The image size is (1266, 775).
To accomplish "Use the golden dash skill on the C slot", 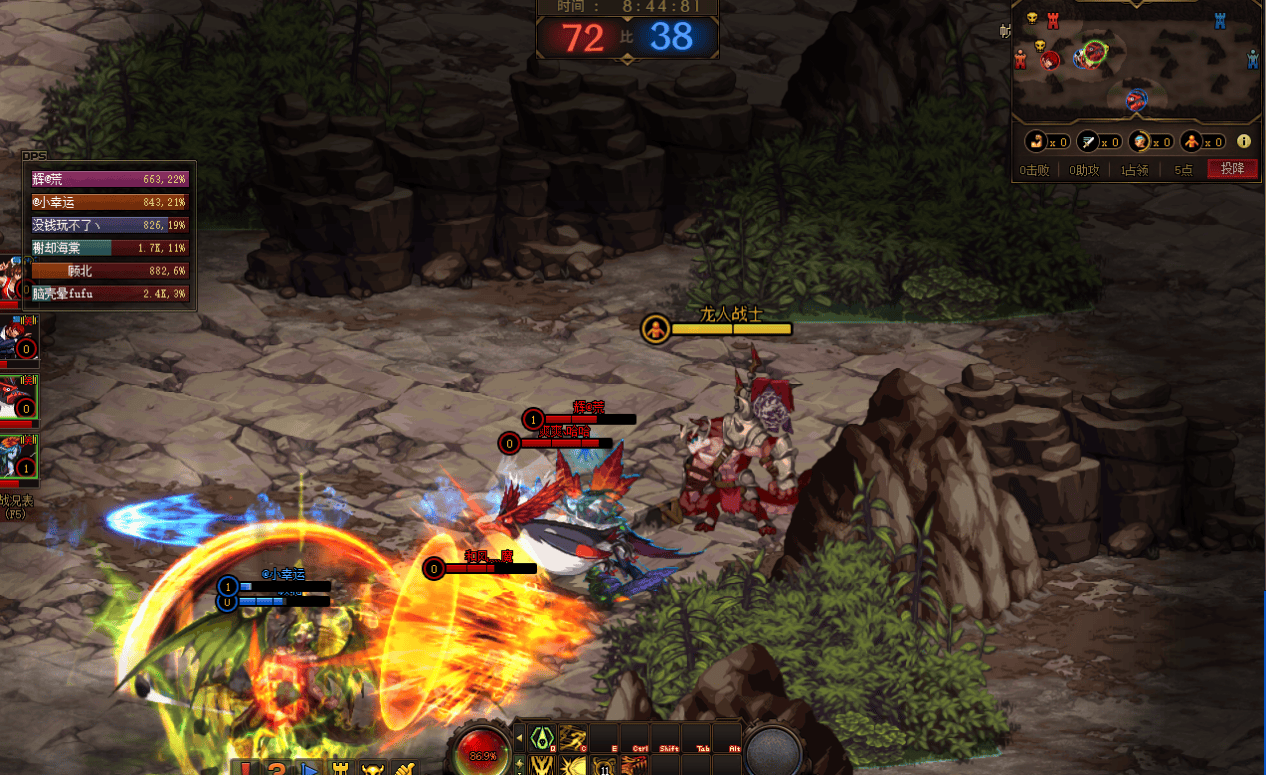I will pos(572,738).
